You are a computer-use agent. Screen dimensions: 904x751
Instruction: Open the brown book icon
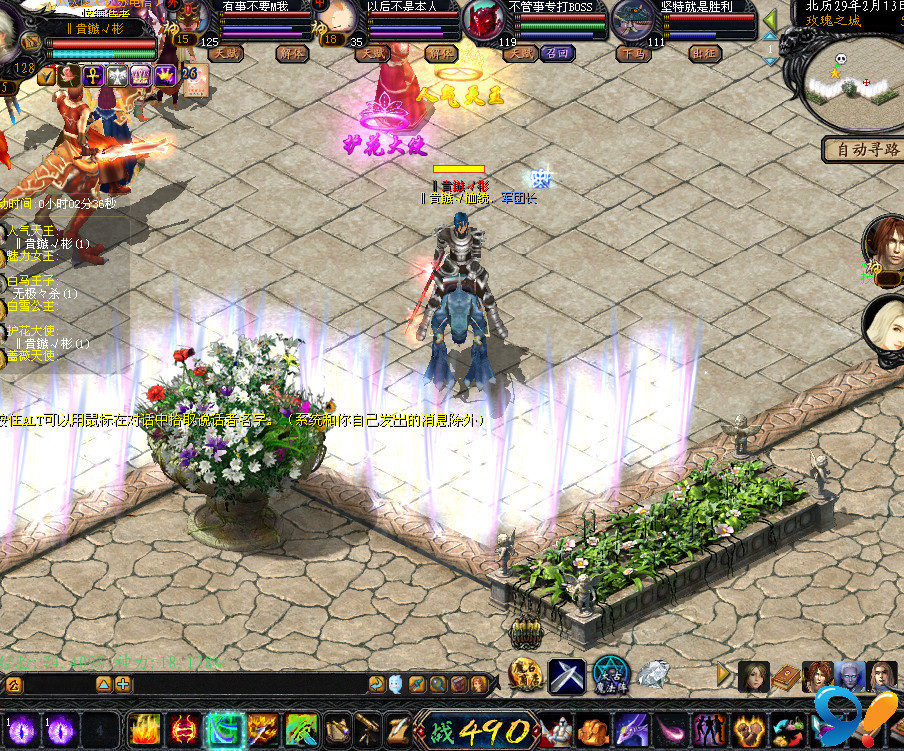tap(786, 677)
